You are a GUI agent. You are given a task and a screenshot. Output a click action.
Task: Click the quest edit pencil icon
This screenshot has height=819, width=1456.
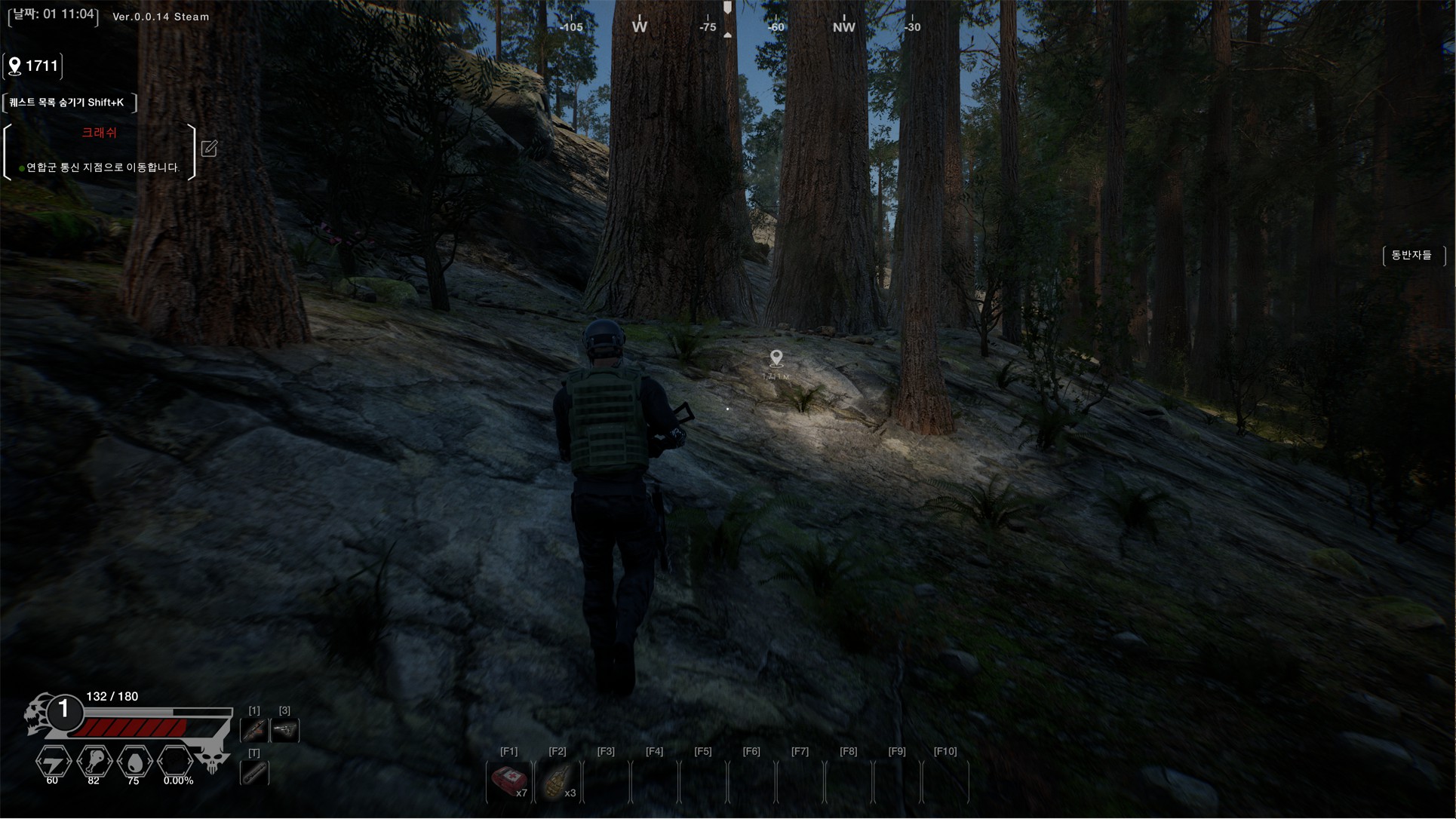coord(209,149)
